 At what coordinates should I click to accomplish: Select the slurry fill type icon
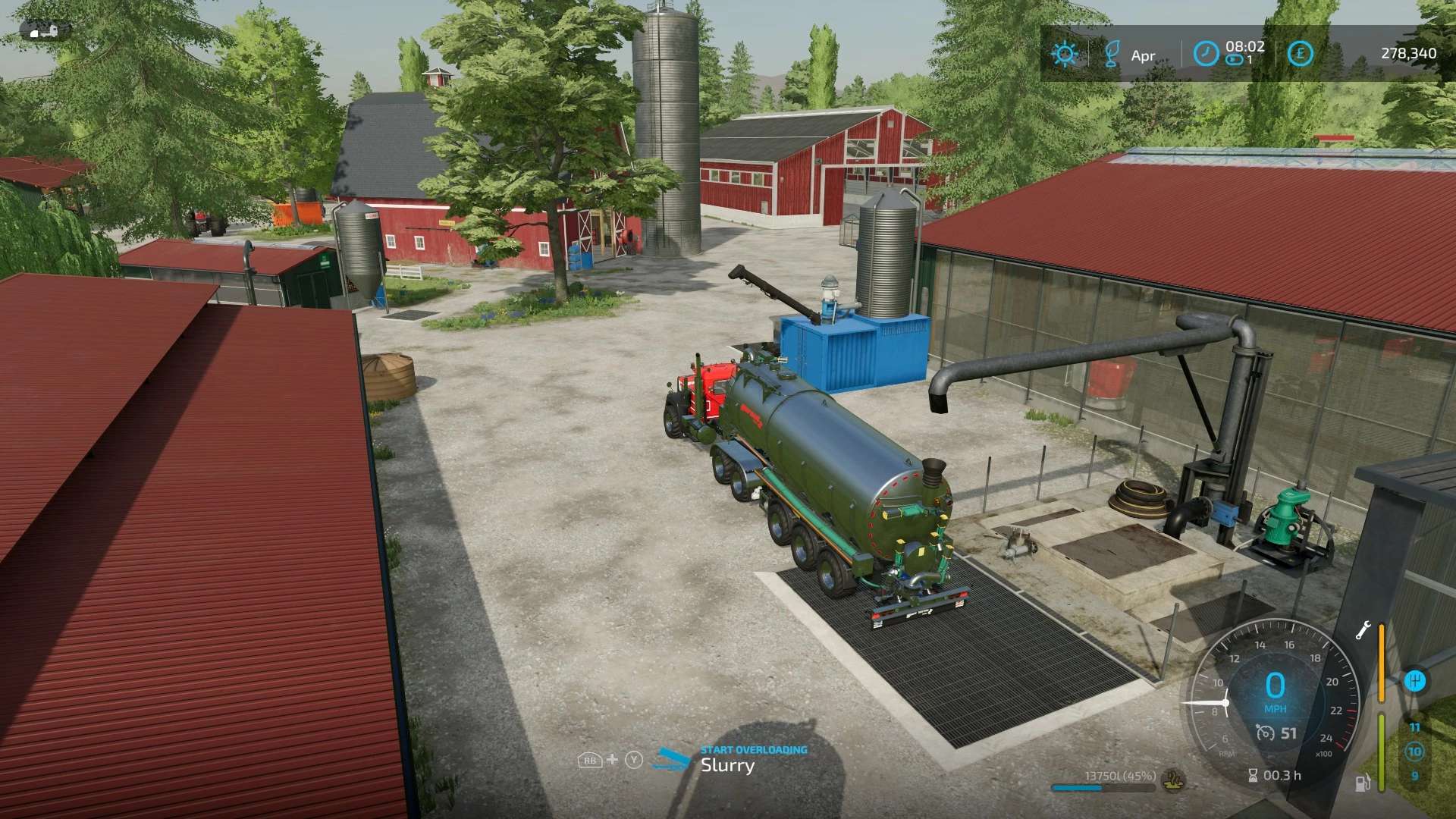point(1174,779)
